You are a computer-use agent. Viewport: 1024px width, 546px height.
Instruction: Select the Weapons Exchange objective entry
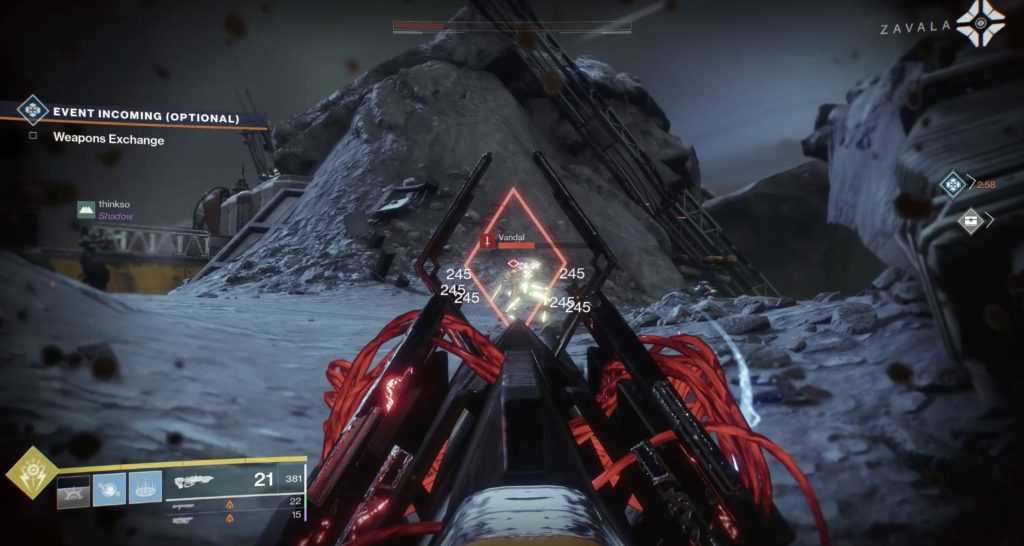[x=108, y=140]
